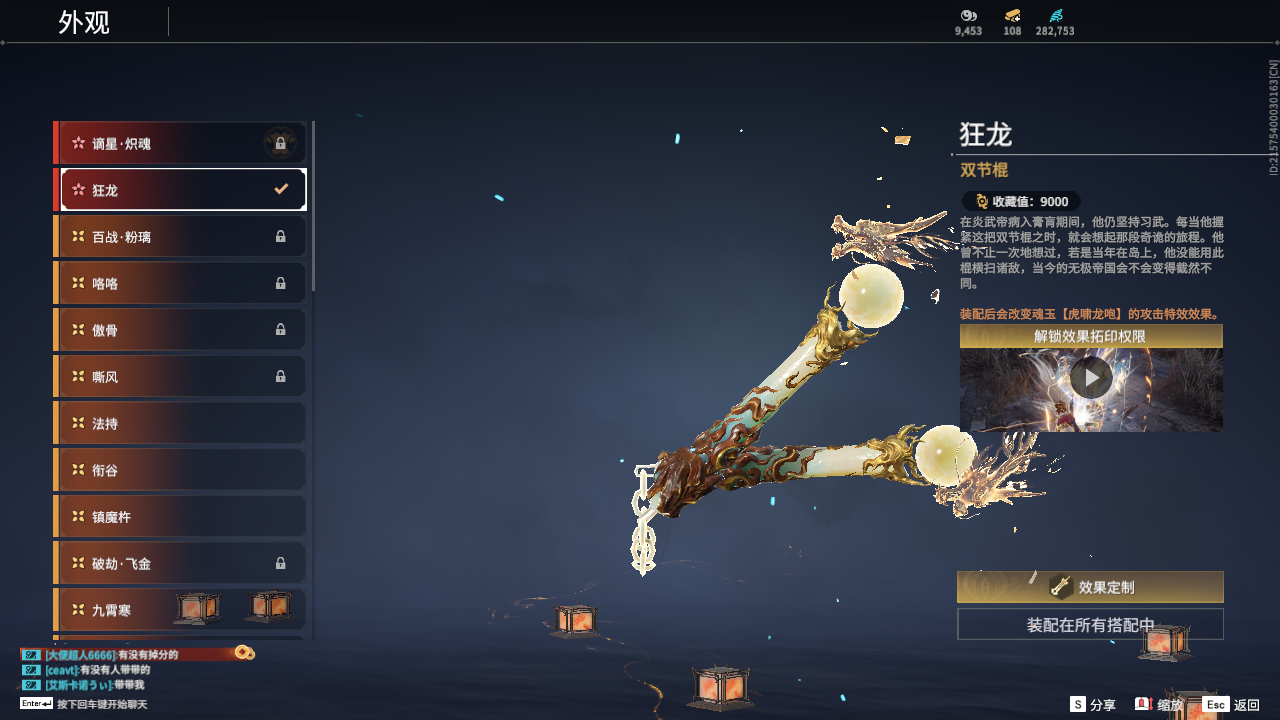1280x720 pixels.
Task: Click 装配在所有搭配中 equip button
Action: click(x=1090, y=625)
